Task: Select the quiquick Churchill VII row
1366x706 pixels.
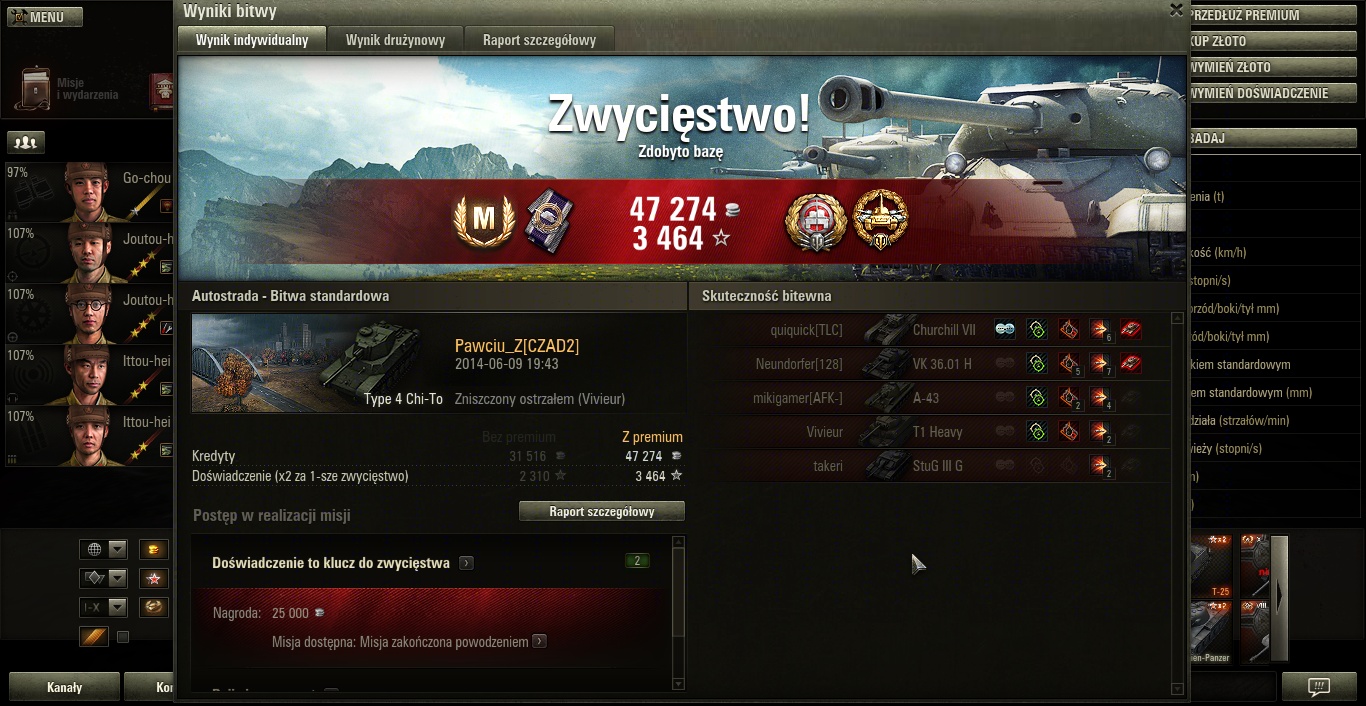Action: [x=930, y=330]
